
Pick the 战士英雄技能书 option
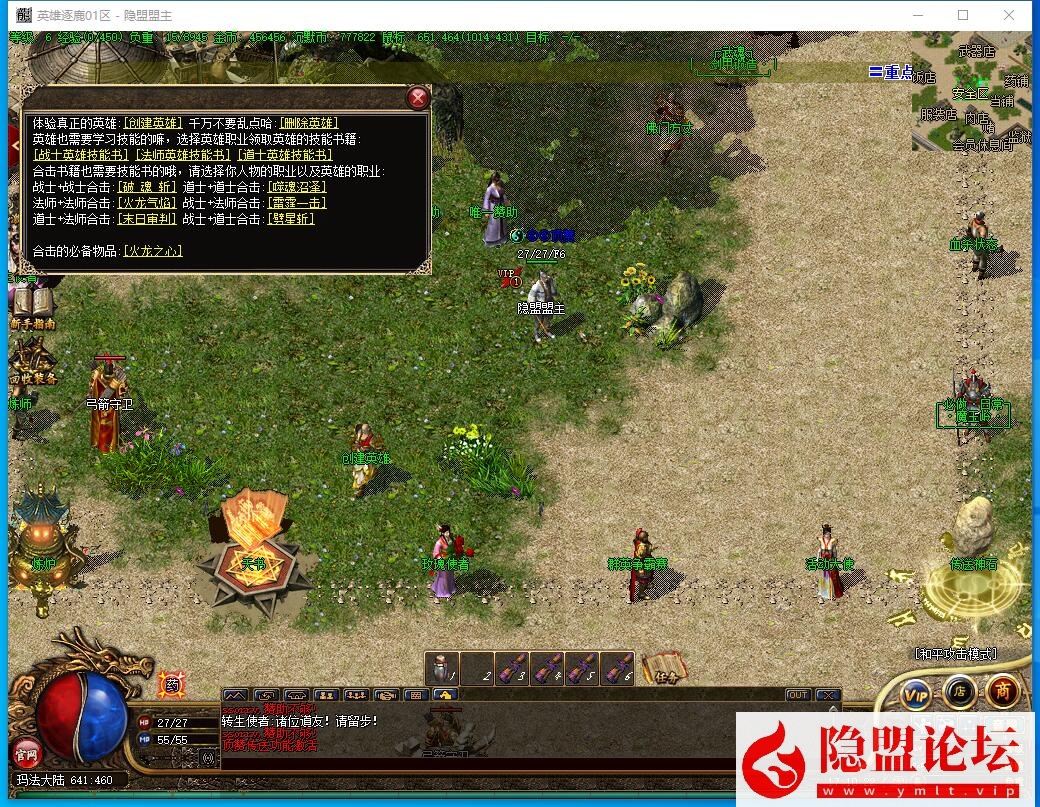(x=81, y=155)
